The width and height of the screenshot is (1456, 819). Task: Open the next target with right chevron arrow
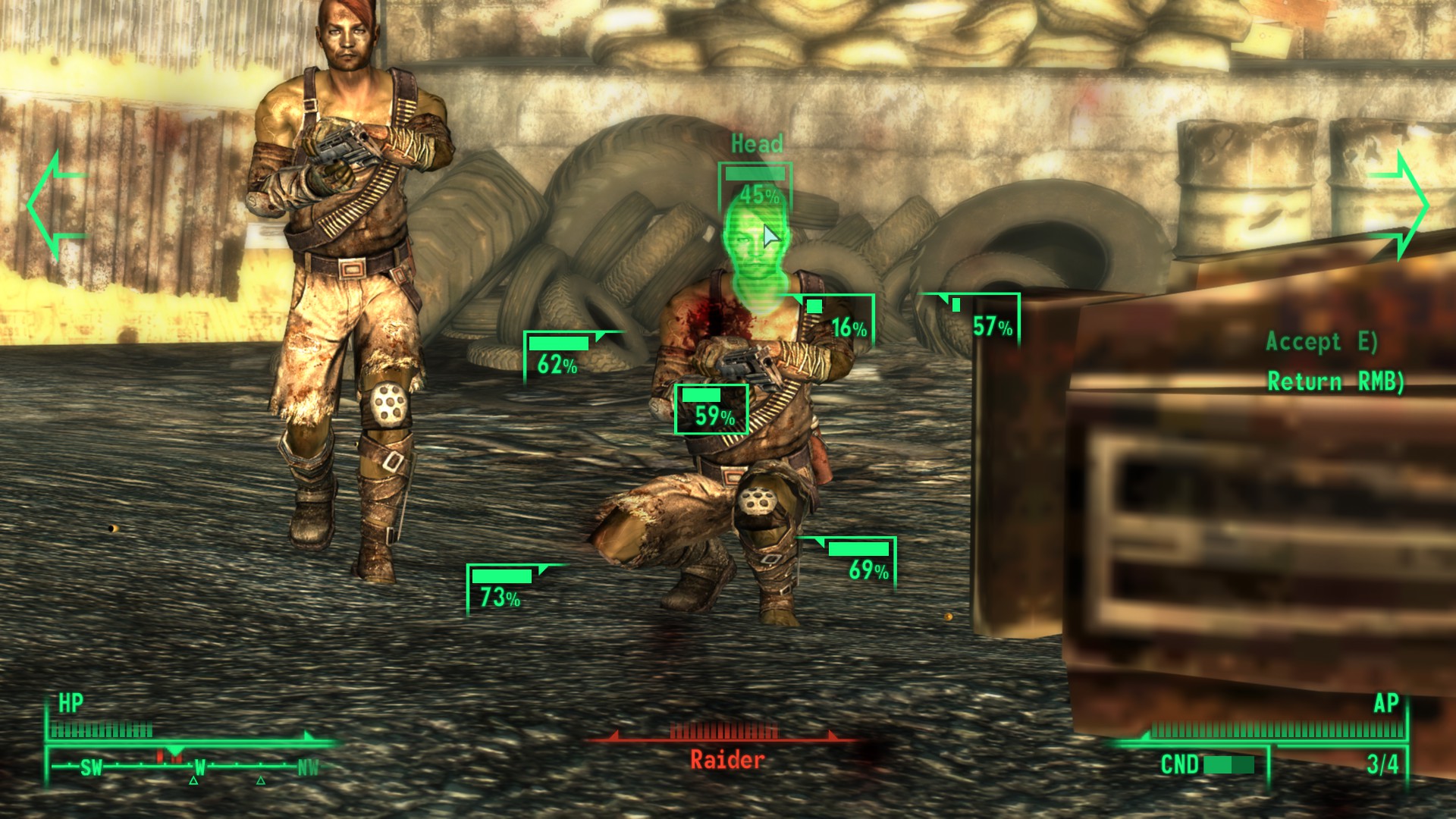coord(1399,205)
